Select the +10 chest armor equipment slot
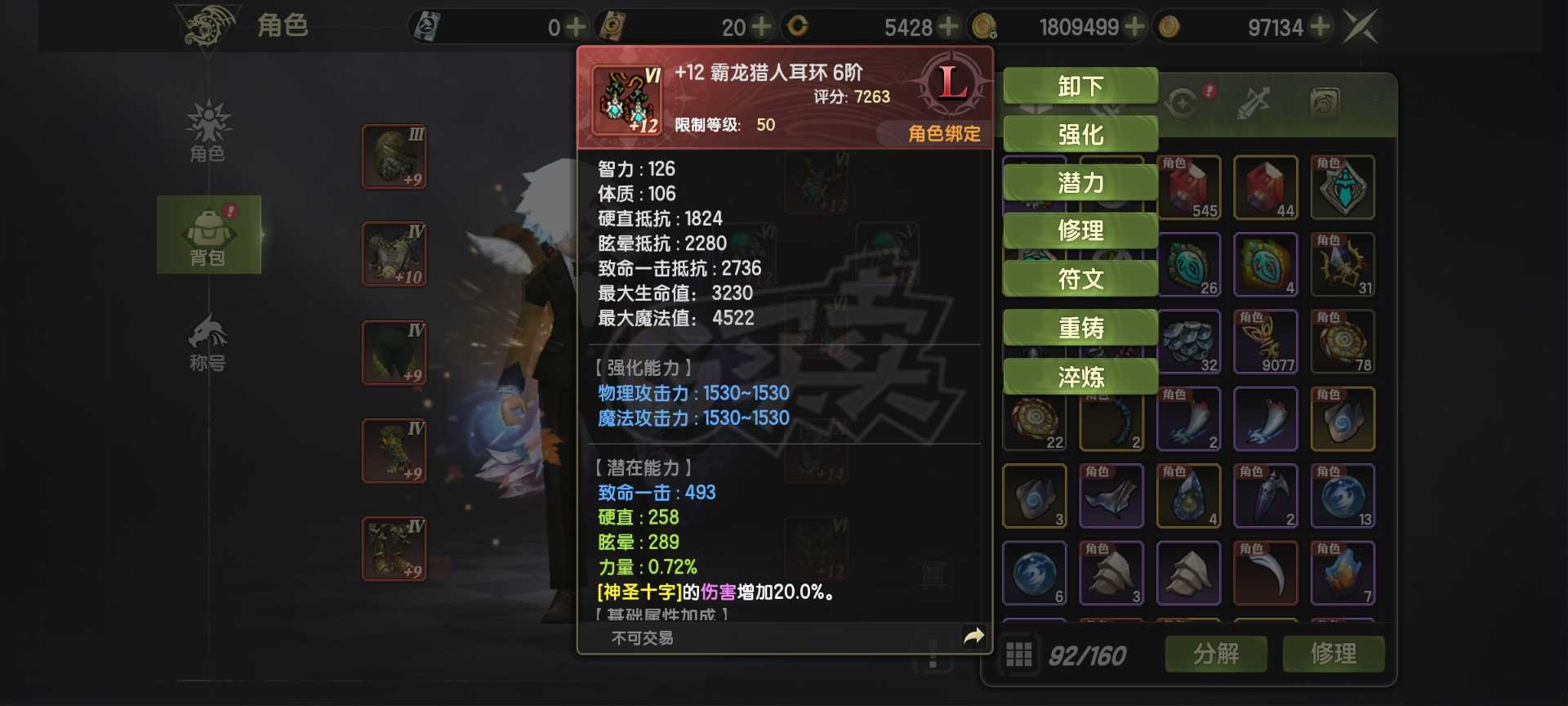1568x706 pixels. [x=394, y=255]
